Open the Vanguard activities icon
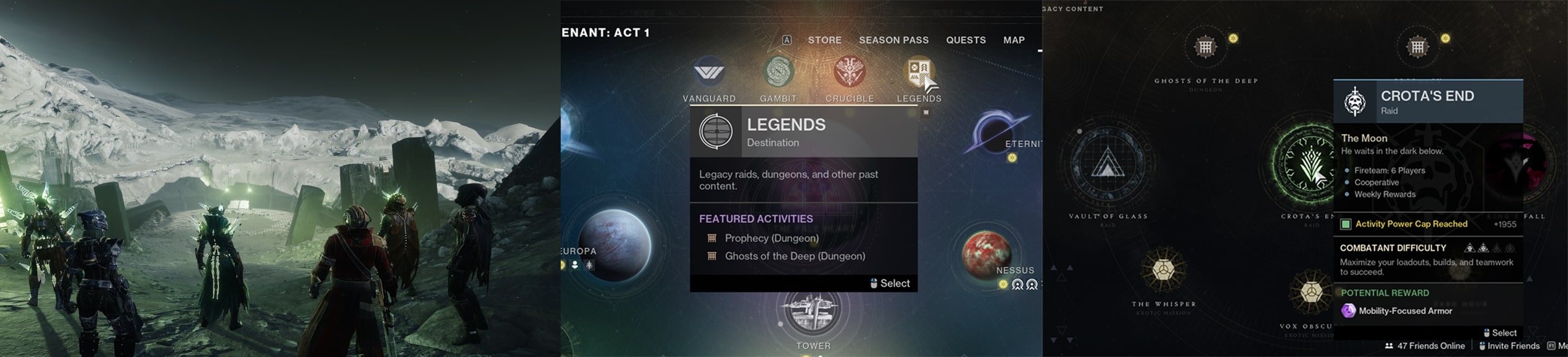The height and width of the screenshot is (357, 1568). (709, 73)
